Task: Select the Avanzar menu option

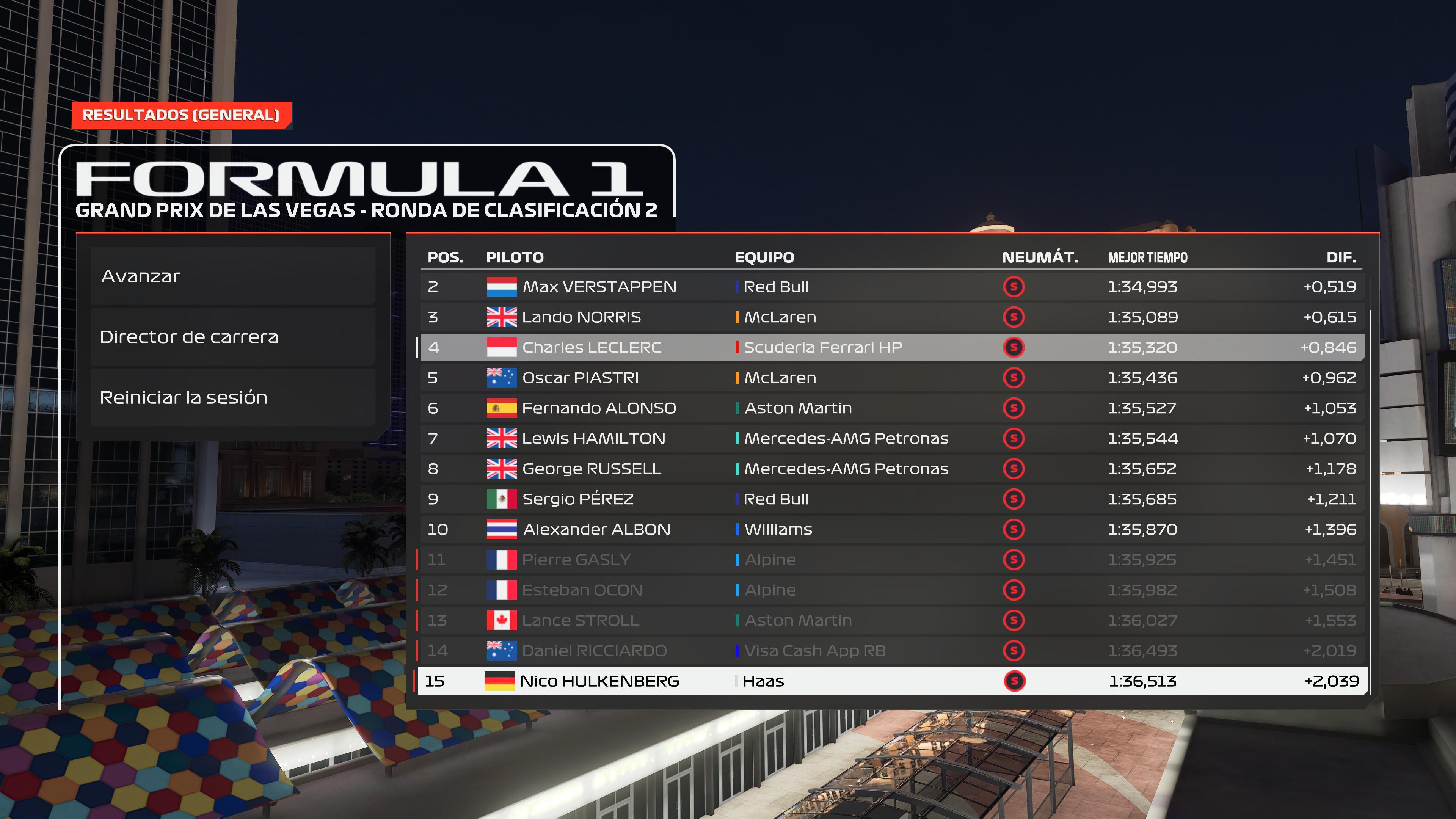Action: tap(233, 276)
